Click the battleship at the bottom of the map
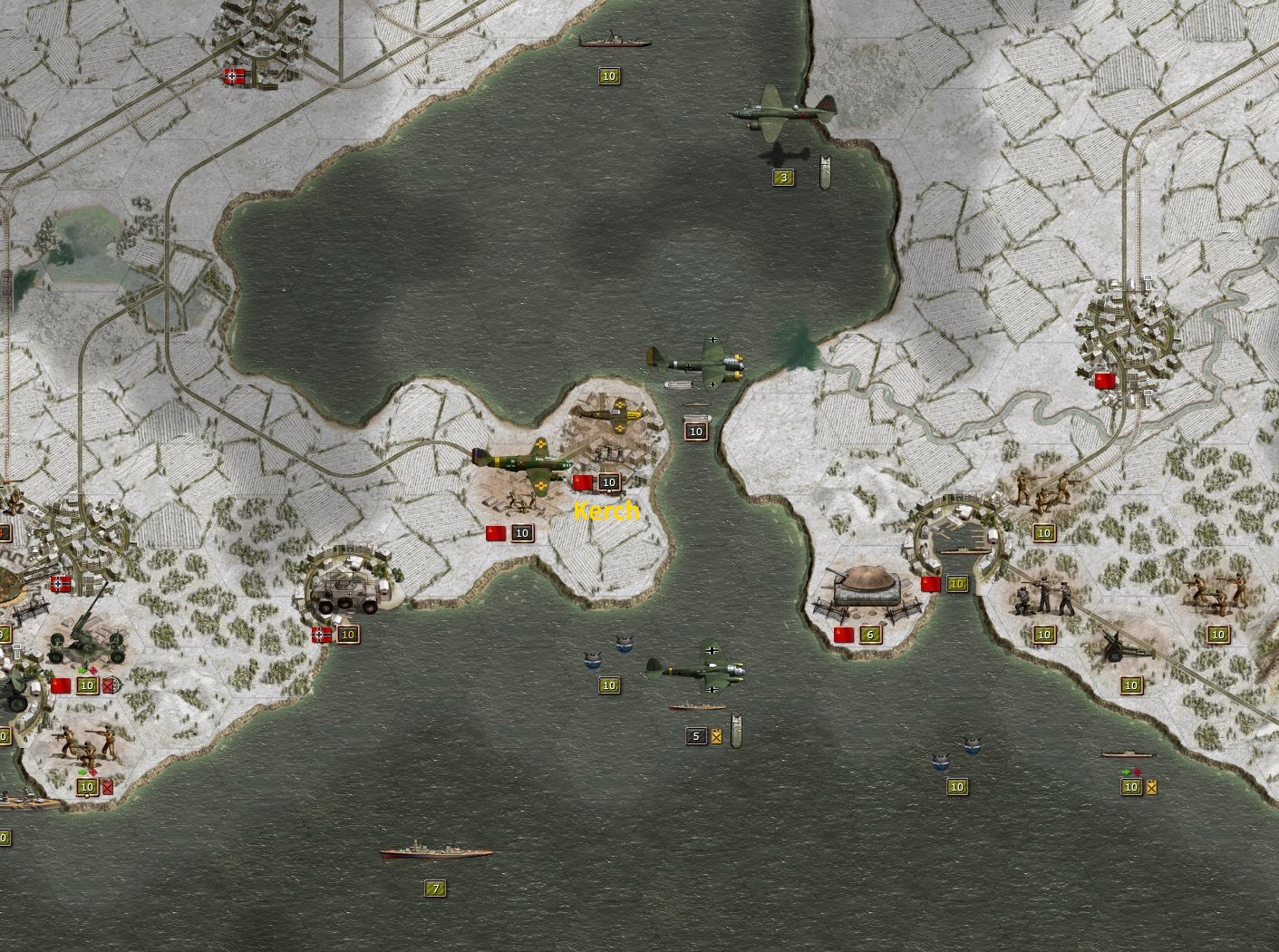The height and width of the screenshot is (952, 1279). (x=435, y=852)
